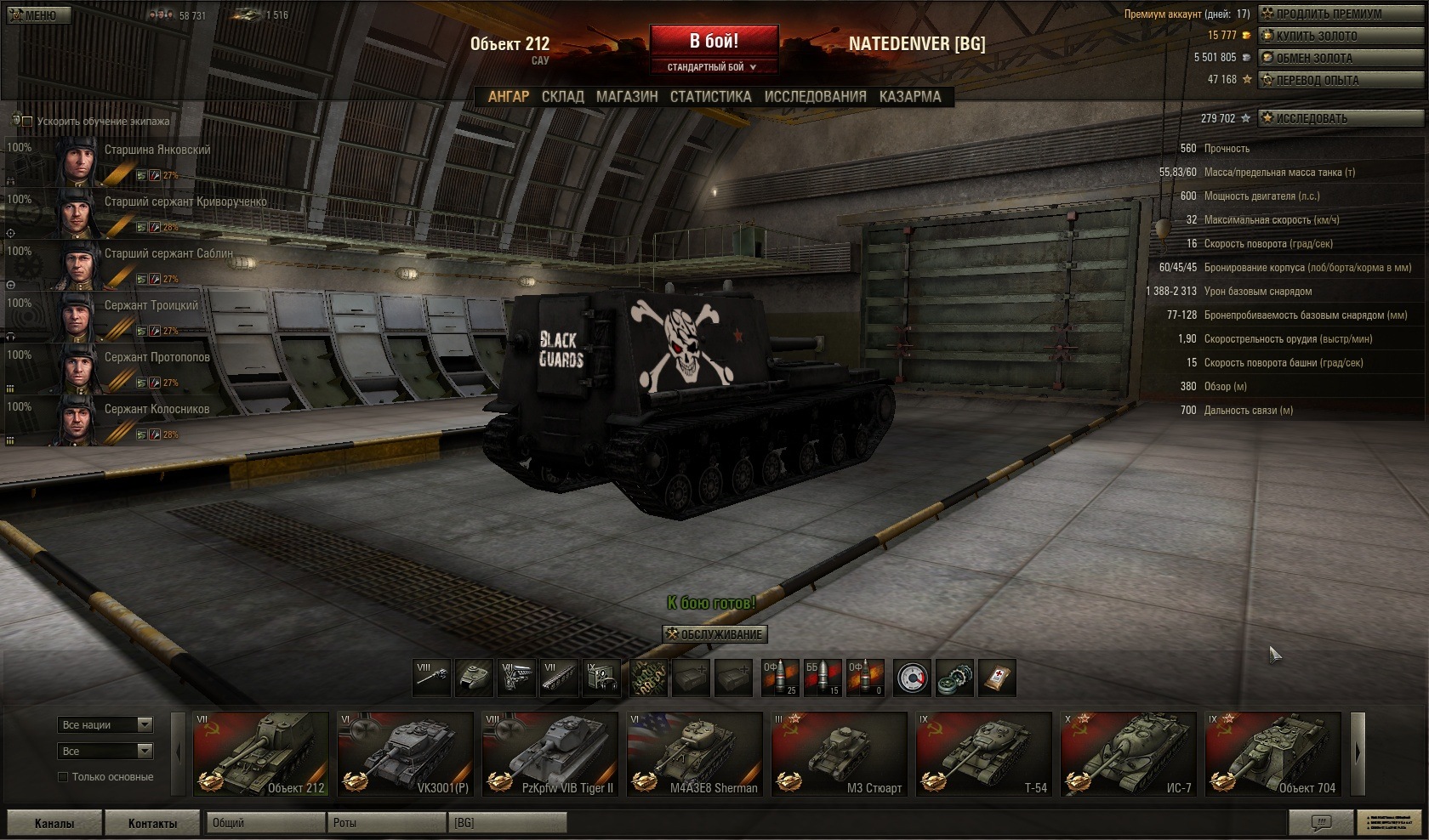Start the battle with В бой! button
The width and height of the screenshot is (1429, 840).
pos(714,41)
